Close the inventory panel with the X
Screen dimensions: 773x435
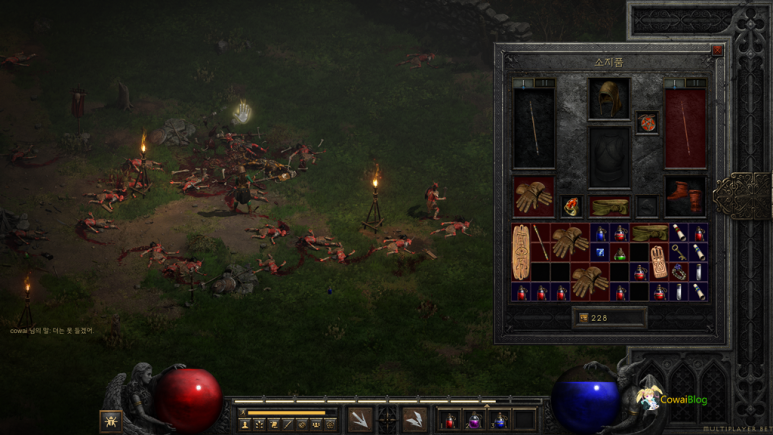[x=717, y=50]
